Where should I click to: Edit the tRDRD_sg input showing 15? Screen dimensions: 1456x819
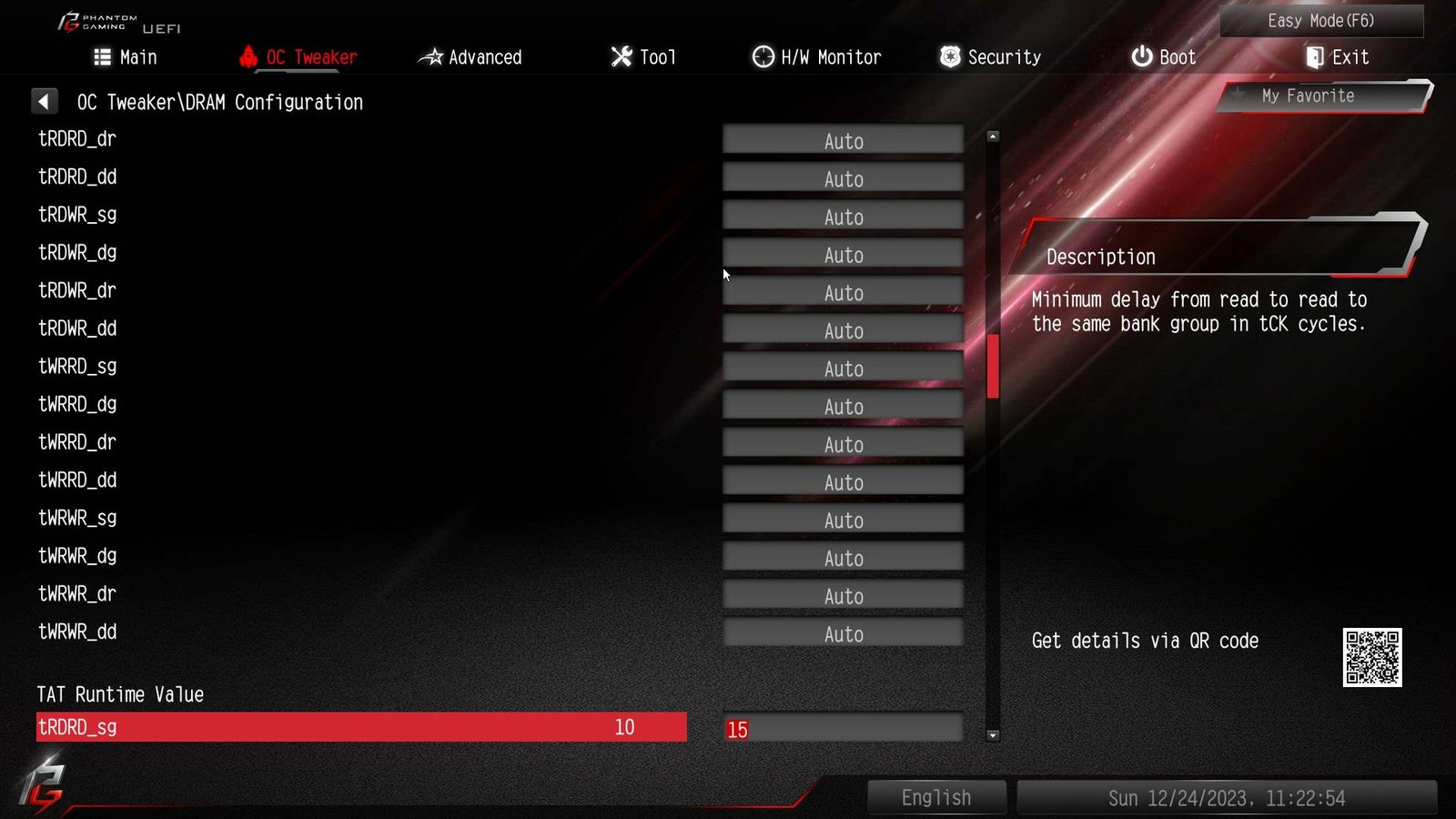click(843, 729)
